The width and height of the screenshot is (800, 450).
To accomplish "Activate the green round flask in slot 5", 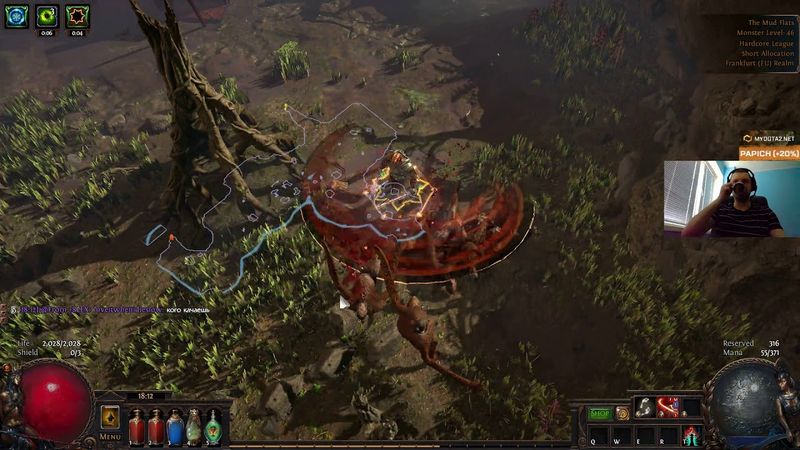I will point(213,426).
